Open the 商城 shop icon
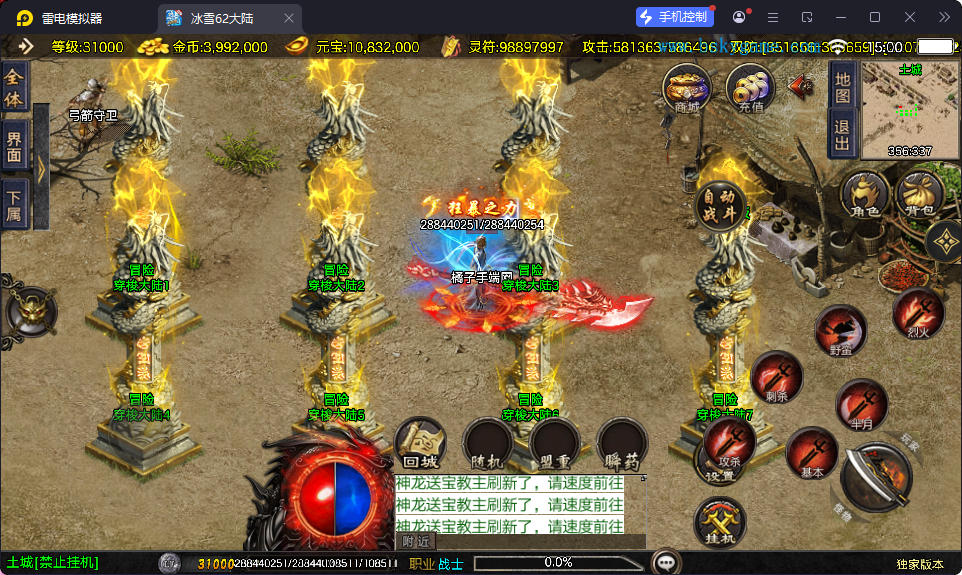This screenshot has width=962, height=575. tap(687, 88)
